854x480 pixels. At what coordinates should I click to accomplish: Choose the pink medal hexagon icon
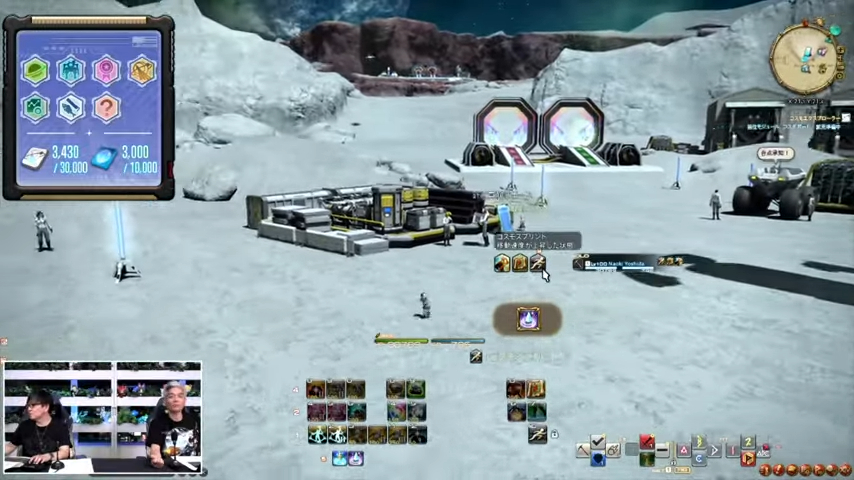click(106, 70)
